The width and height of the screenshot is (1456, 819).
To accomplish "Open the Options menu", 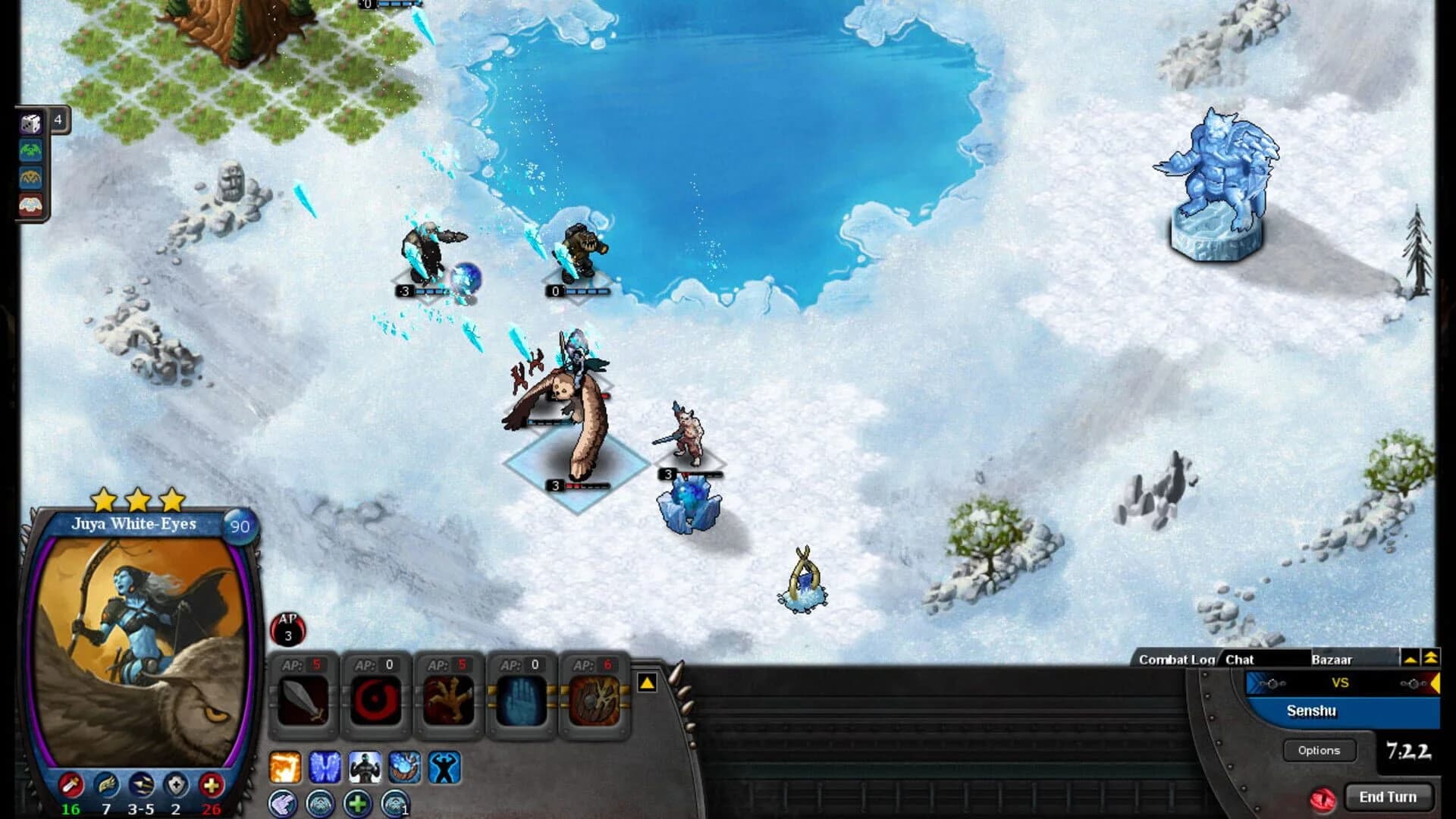I will pos(1318,750).
